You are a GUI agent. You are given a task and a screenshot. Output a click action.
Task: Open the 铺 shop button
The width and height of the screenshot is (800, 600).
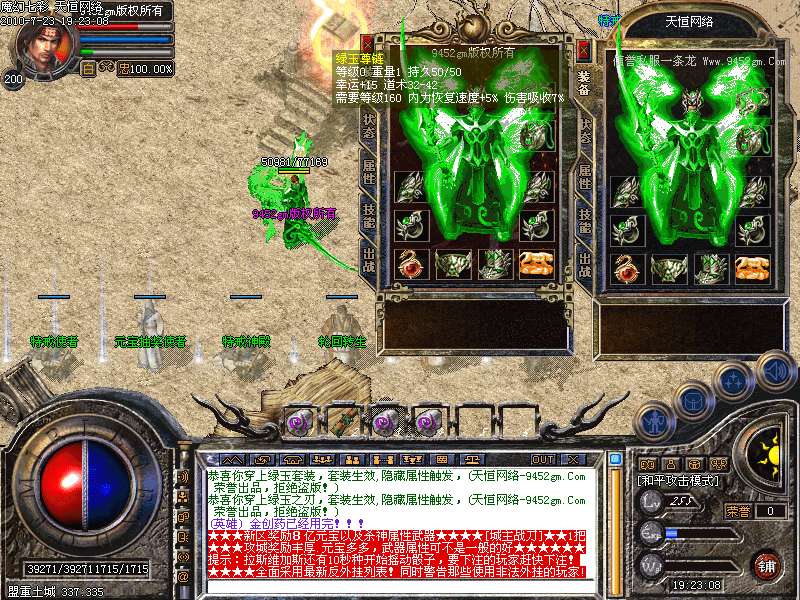point(766,564)
